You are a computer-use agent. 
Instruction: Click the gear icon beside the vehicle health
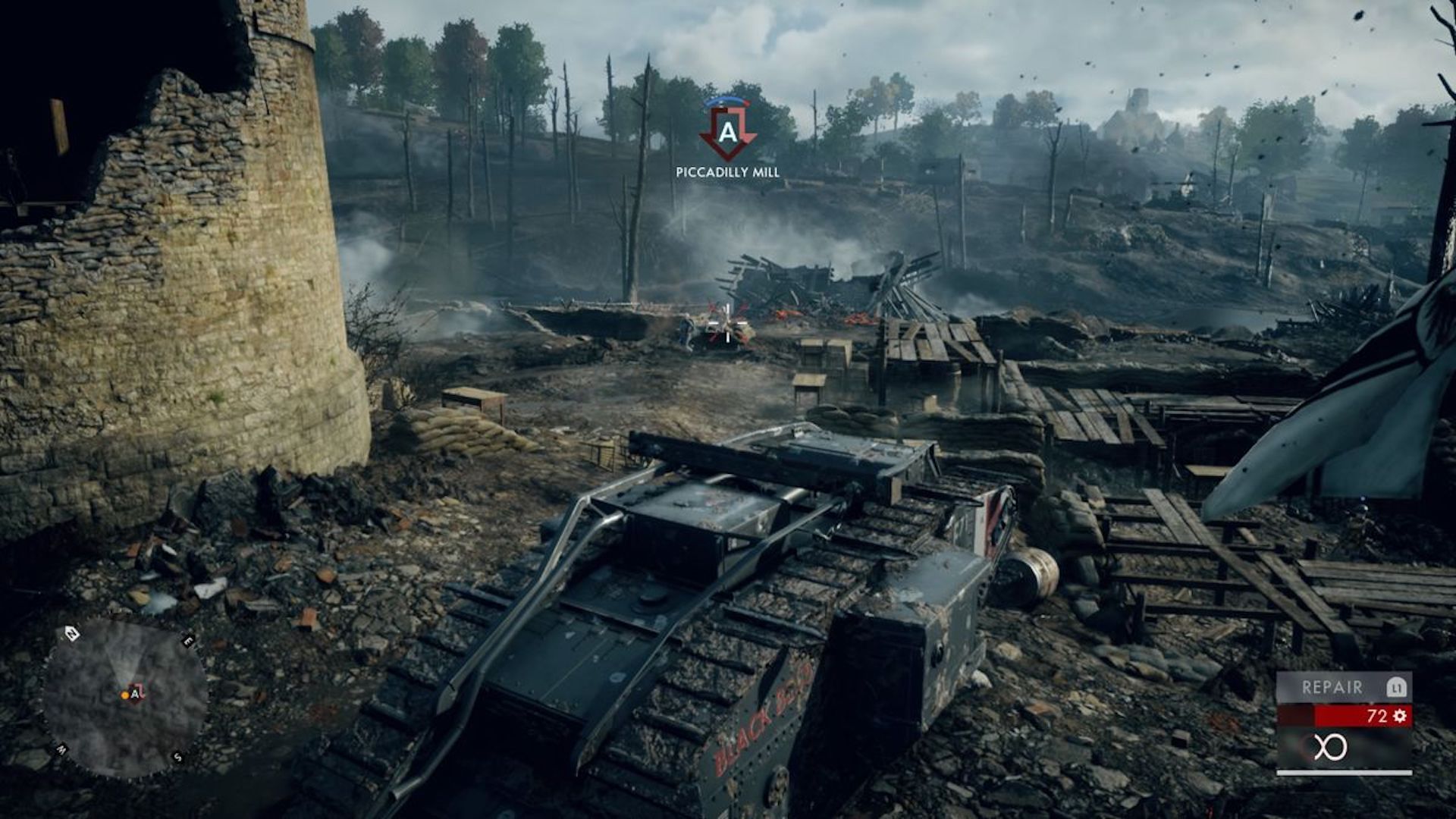[1399, 716]
